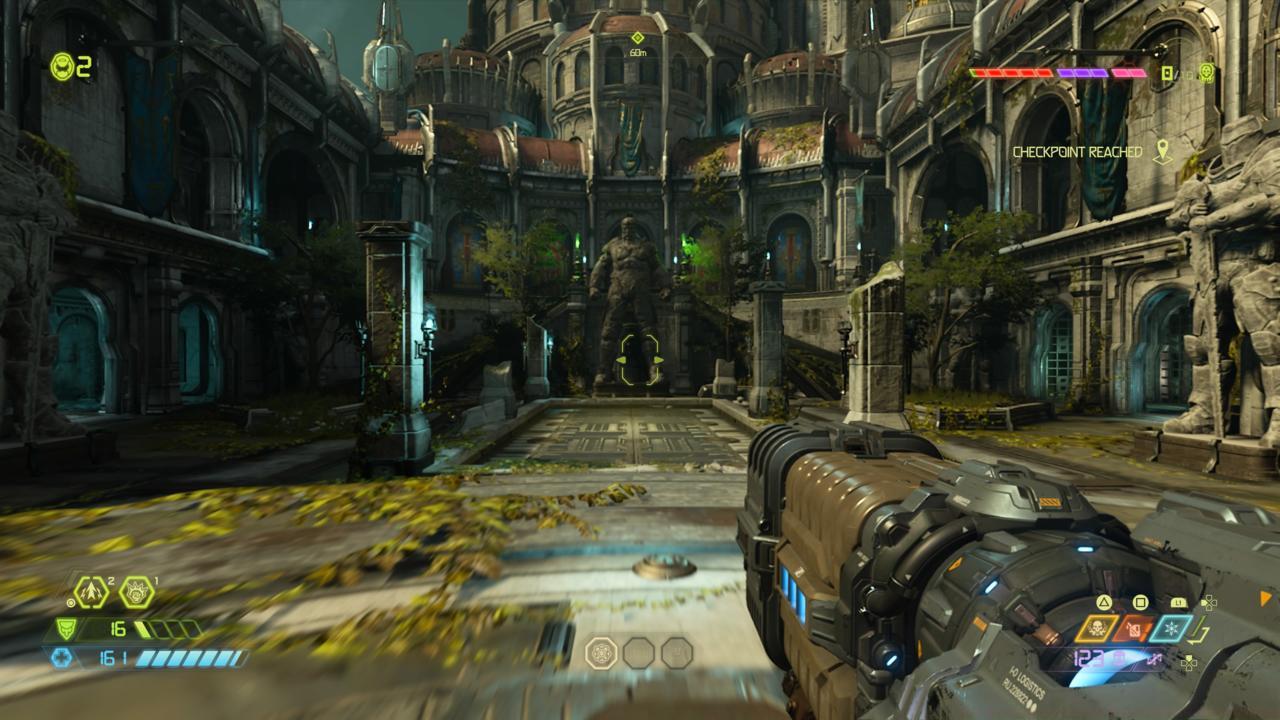The image size is (1280, 720).
Task: Click the filled rune slot hexagon
Action: pos(601,653)
